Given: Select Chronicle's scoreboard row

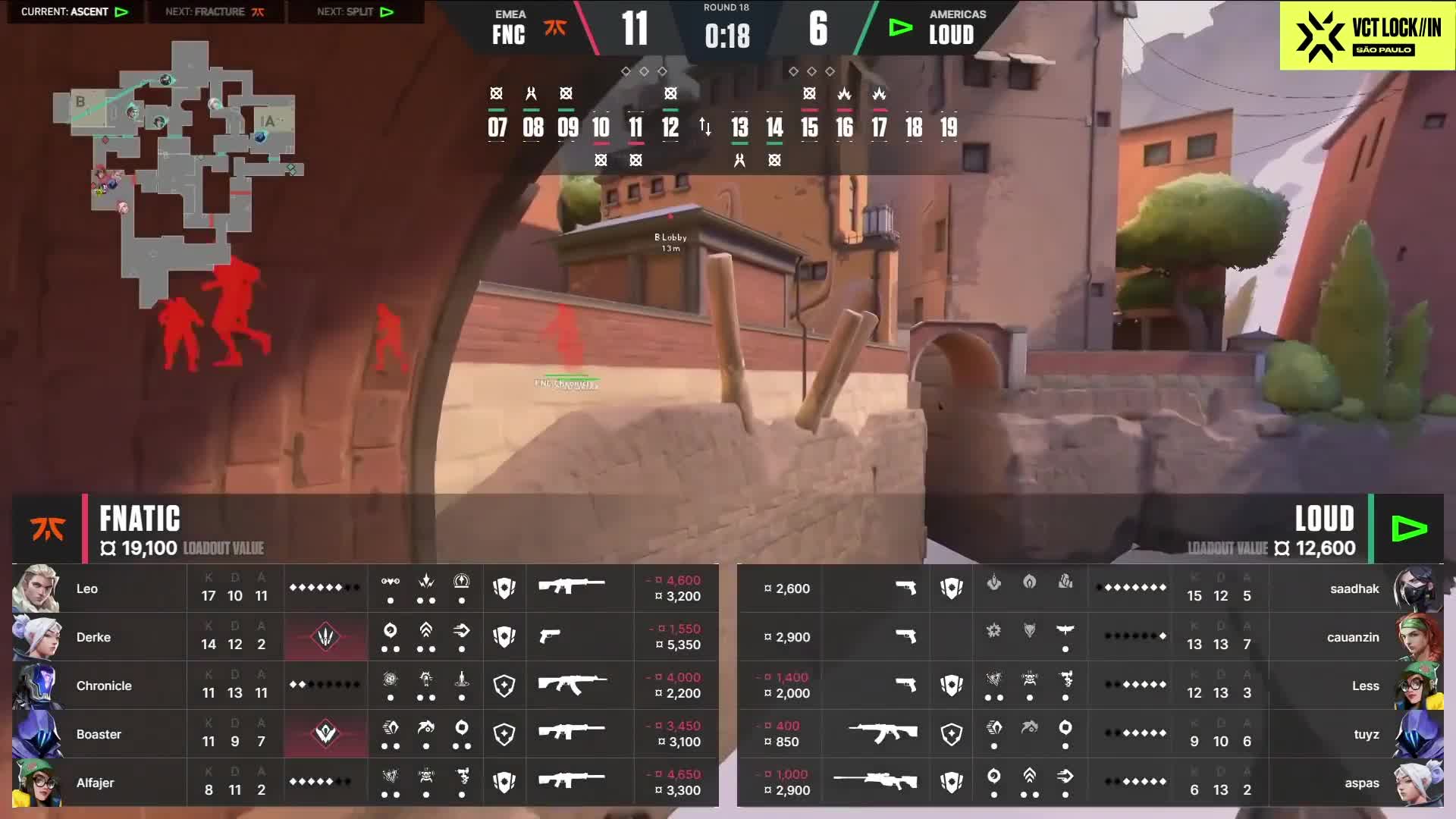Looking at the screenshot, I should tap(364, 686).
